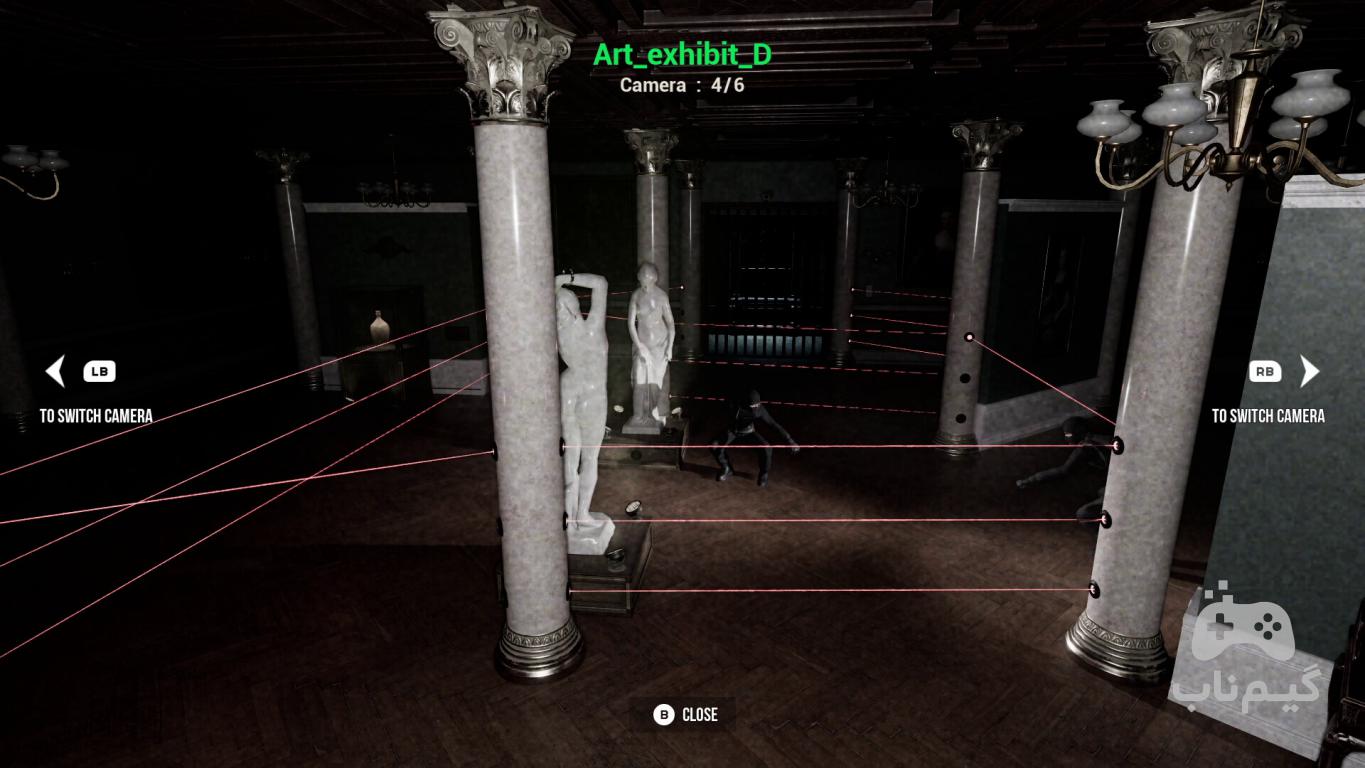
Task: Close the security camera view
Action: (686, 714)
